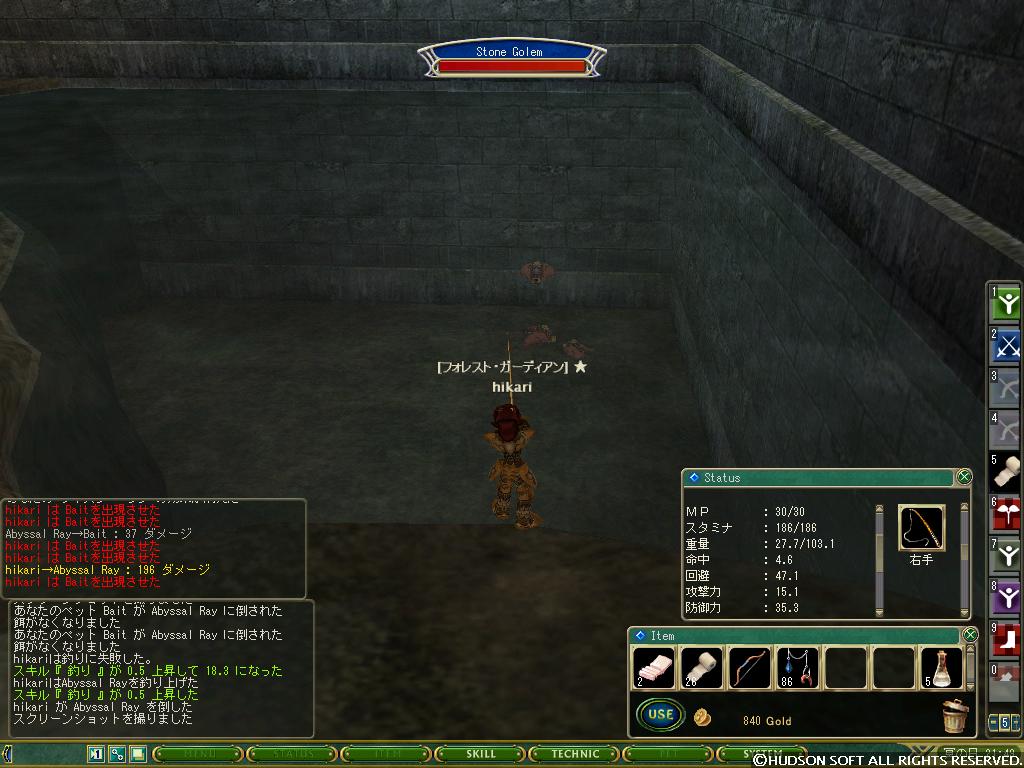Select the potion flask item slot

coord(941,668)
